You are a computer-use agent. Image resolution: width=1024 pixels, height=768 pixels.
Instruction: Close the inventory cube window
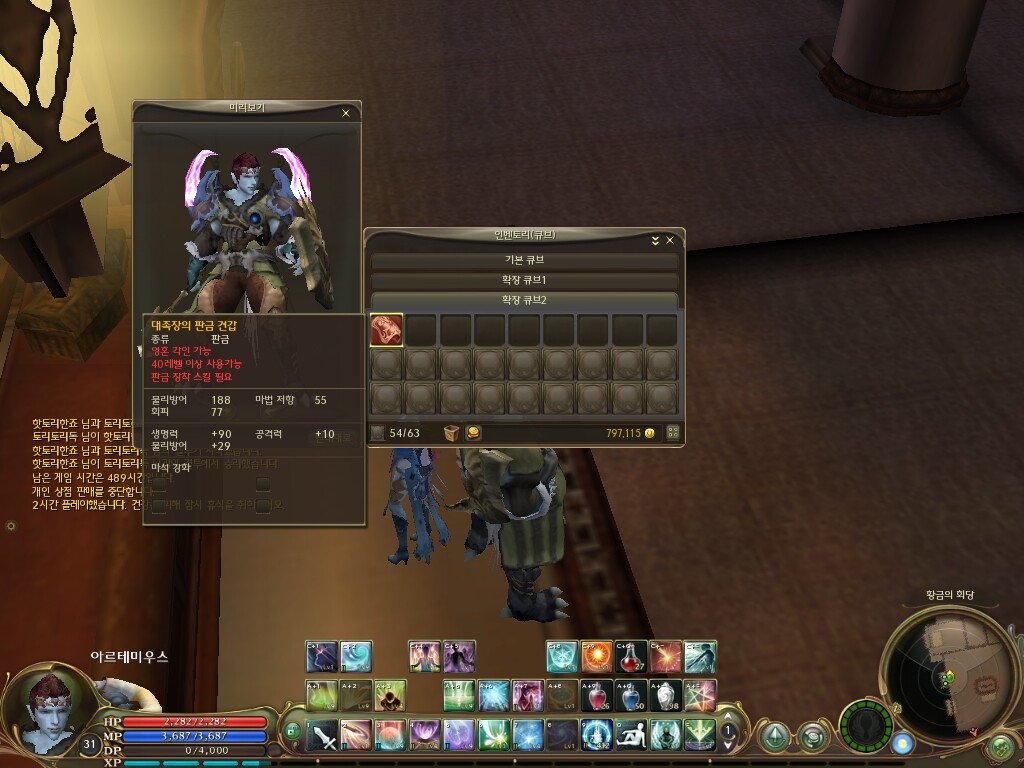click(x=670, y=240)
